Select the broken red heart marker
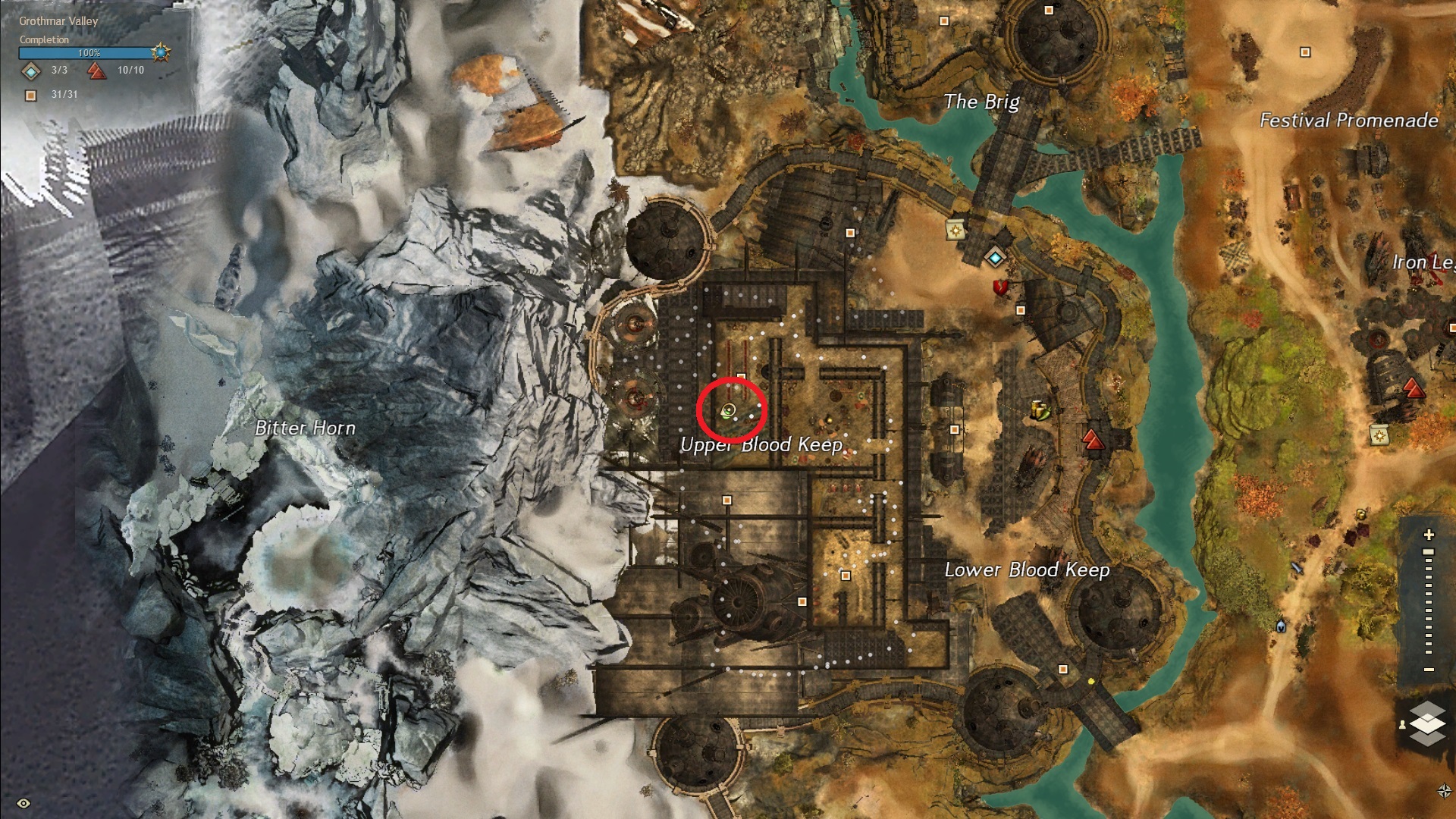This screenshot has height=819, width=1456. [x=1000, y=287]
